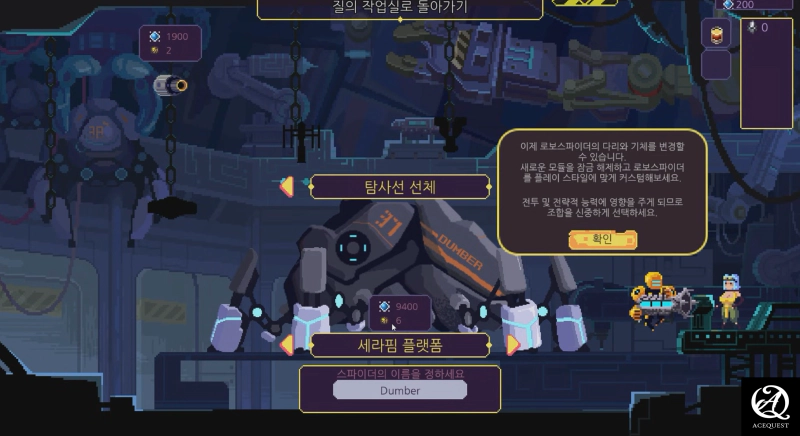The height and width of the screenshot is (436, 800).
Task: Select previous hull left of 탐사선 선체
Action: pos(287,186)
